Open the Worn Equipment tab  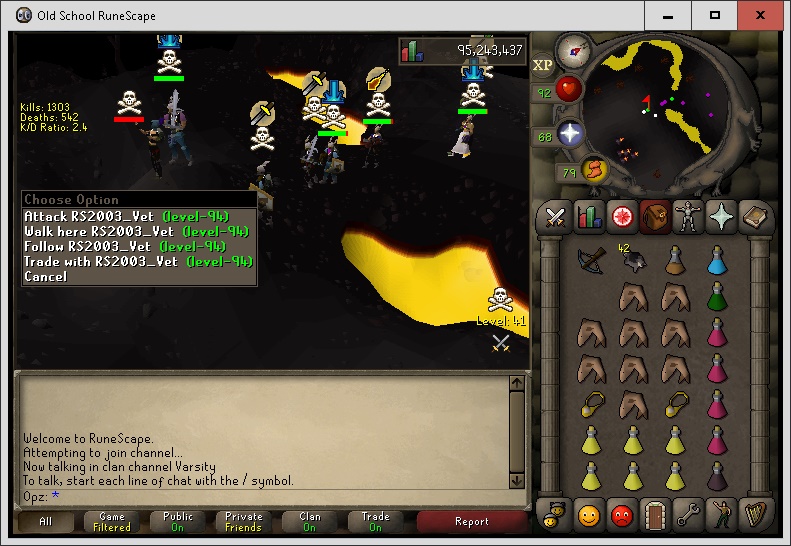tap(688, 217)
